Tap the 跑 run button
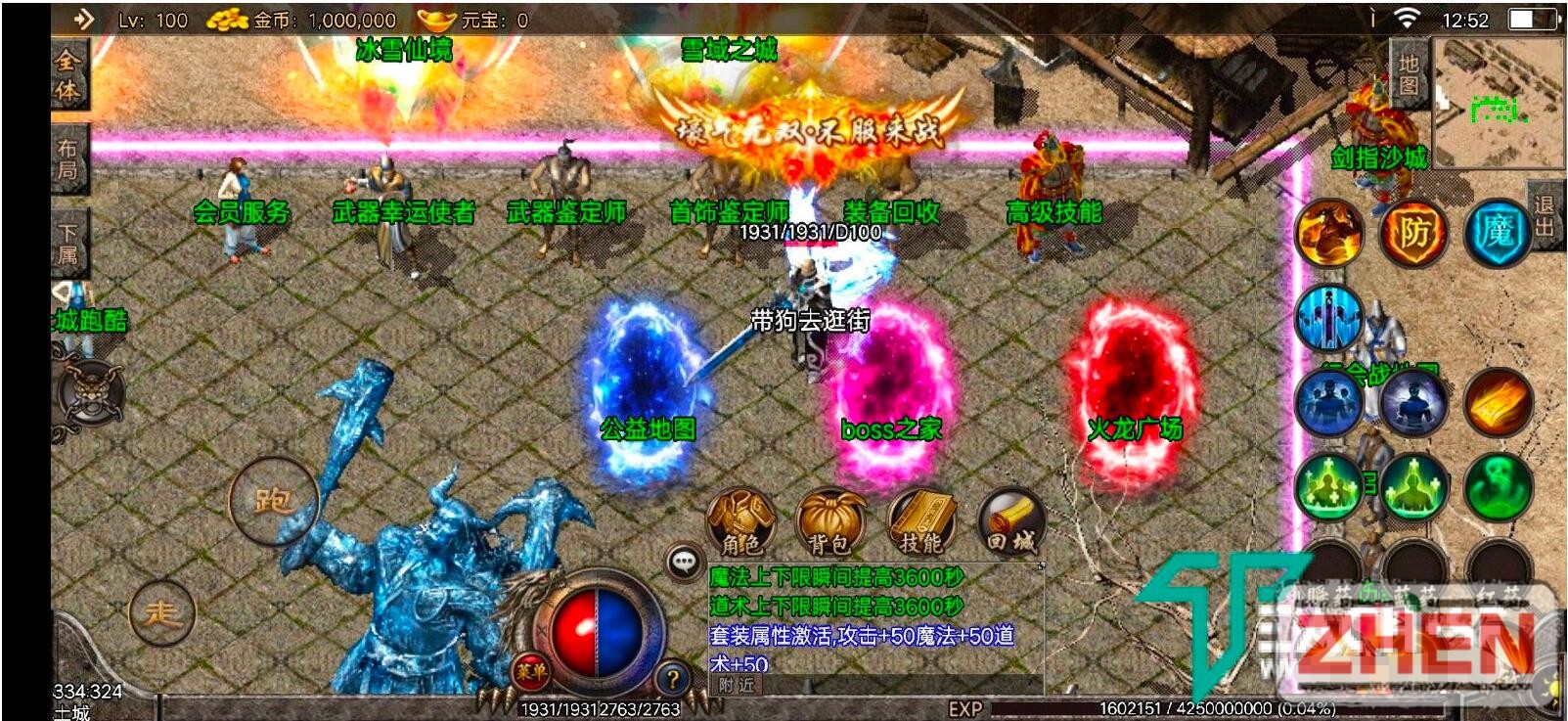This screenshot has height=721, width=1568. pos(272,501)
